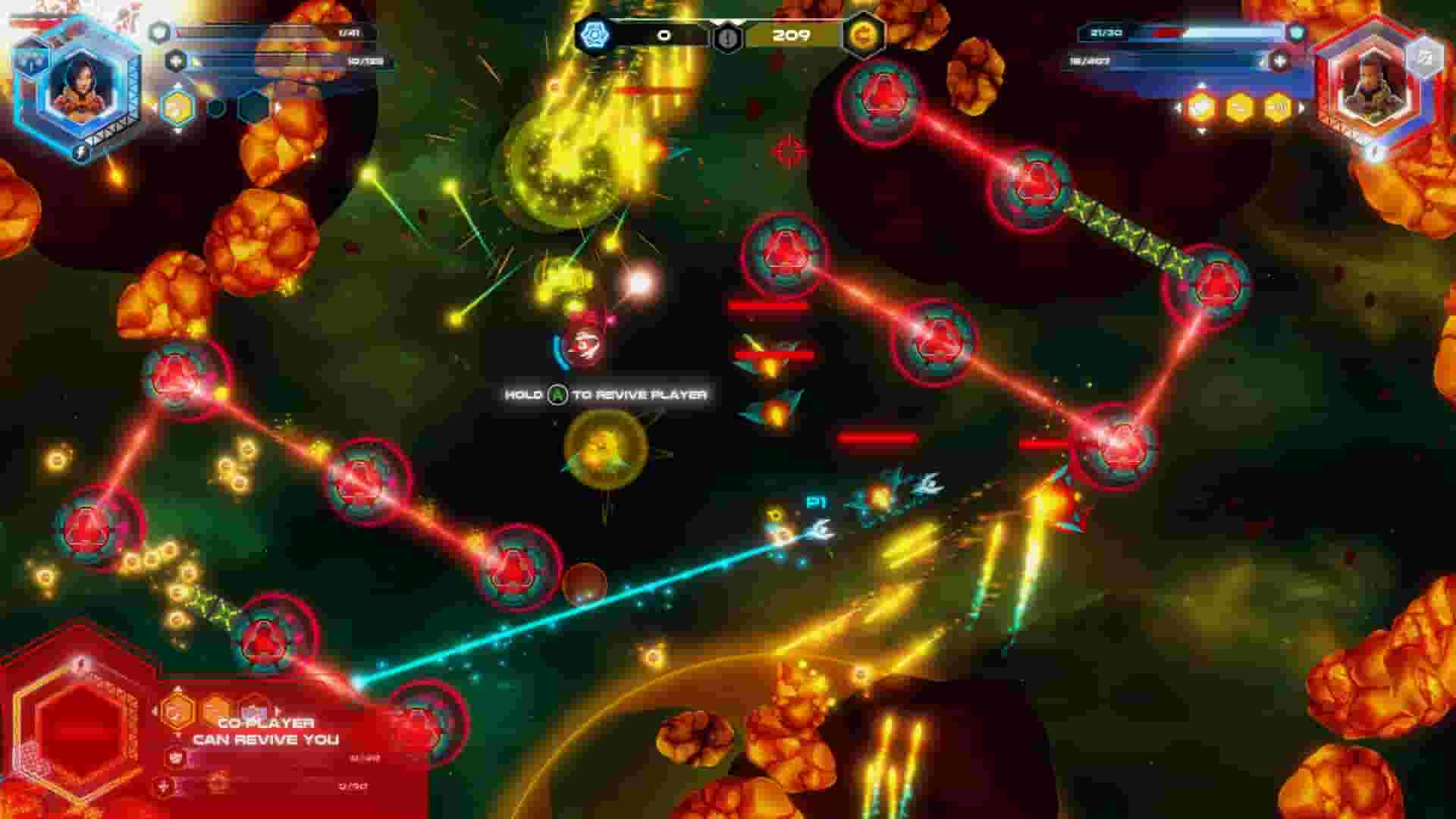The image size is (1456, 819).
Task: Click the right arrow on Player 2's weapon selector
Action: pyautogui.click(x=1301, y=107)
